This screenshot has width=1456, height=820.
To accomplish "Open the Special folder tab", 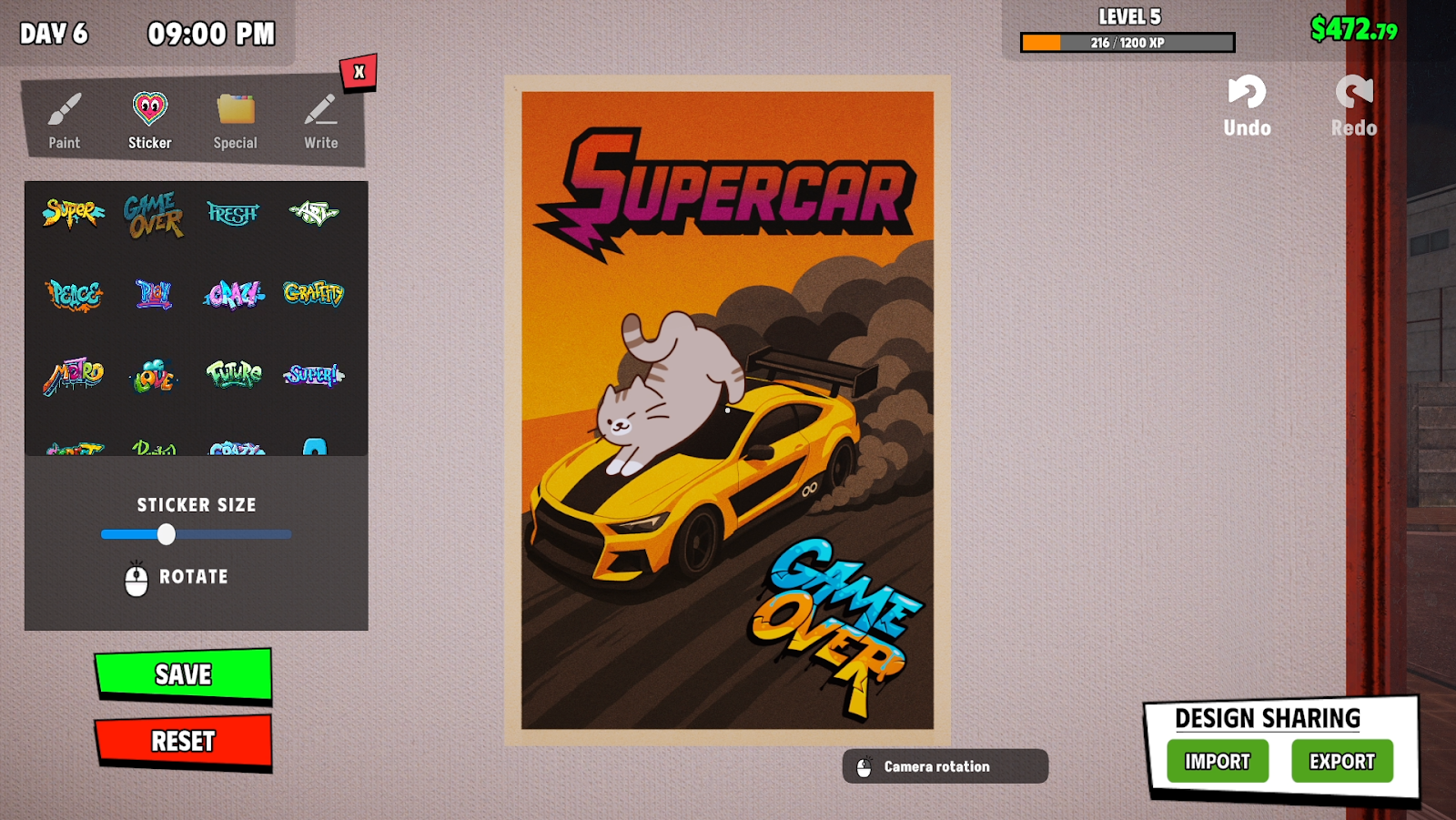I will click(x=235, y=120).
